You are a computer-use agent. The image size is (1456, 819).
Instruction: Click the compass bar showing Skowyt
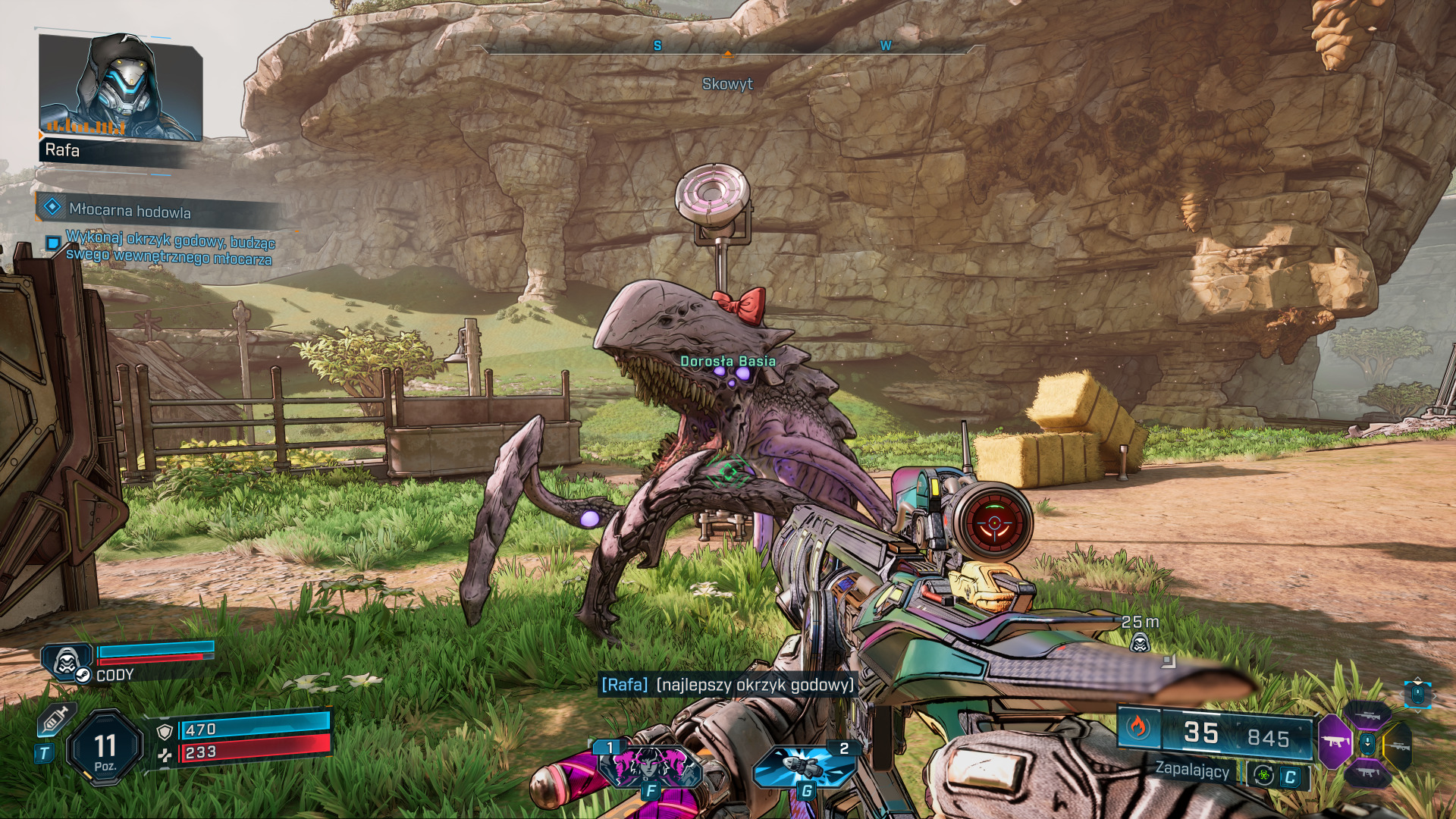pos(727,51)
